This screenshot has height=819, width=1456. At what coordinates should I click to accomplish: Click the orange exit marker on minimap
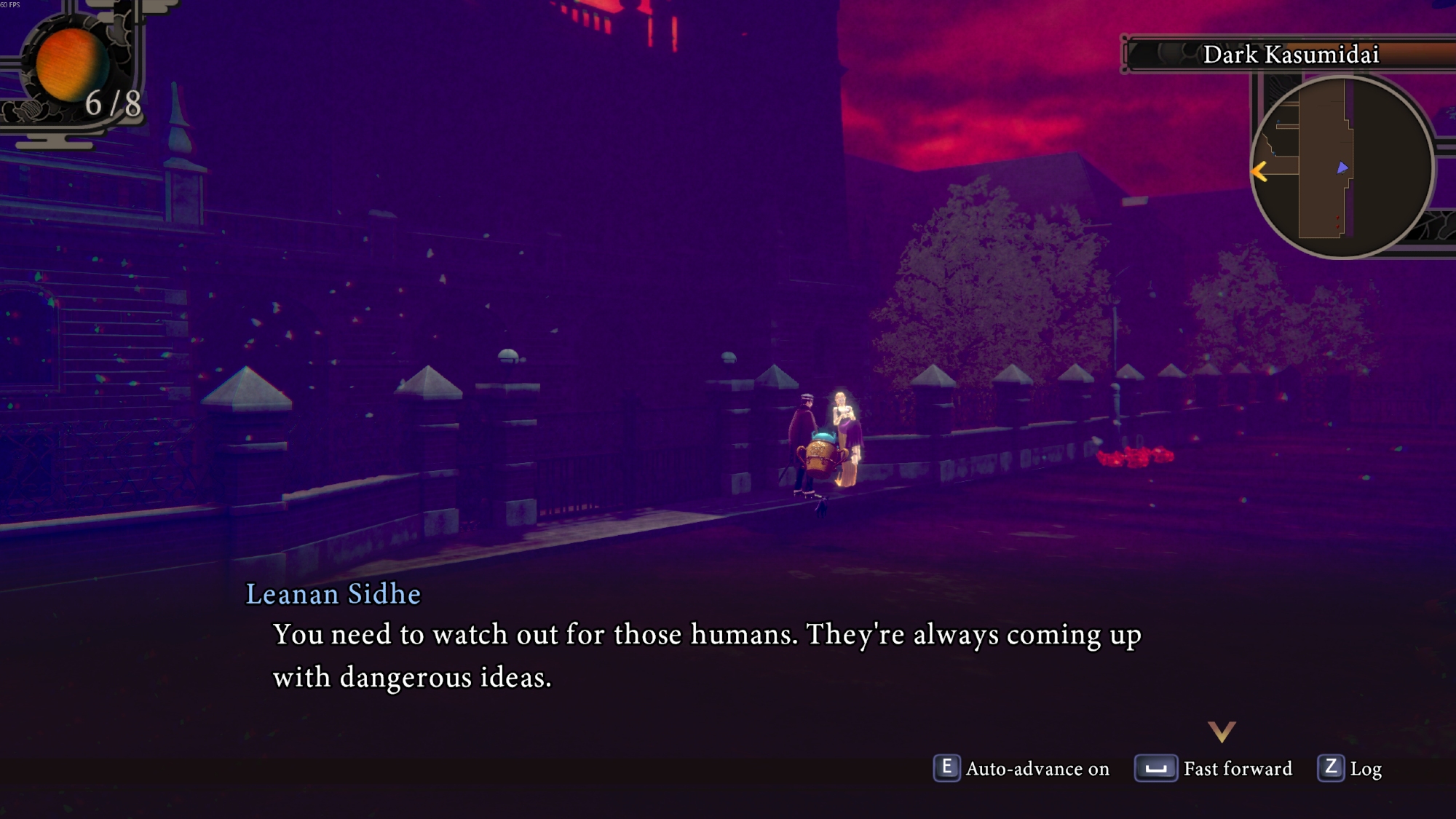[x=1259, y=172]
